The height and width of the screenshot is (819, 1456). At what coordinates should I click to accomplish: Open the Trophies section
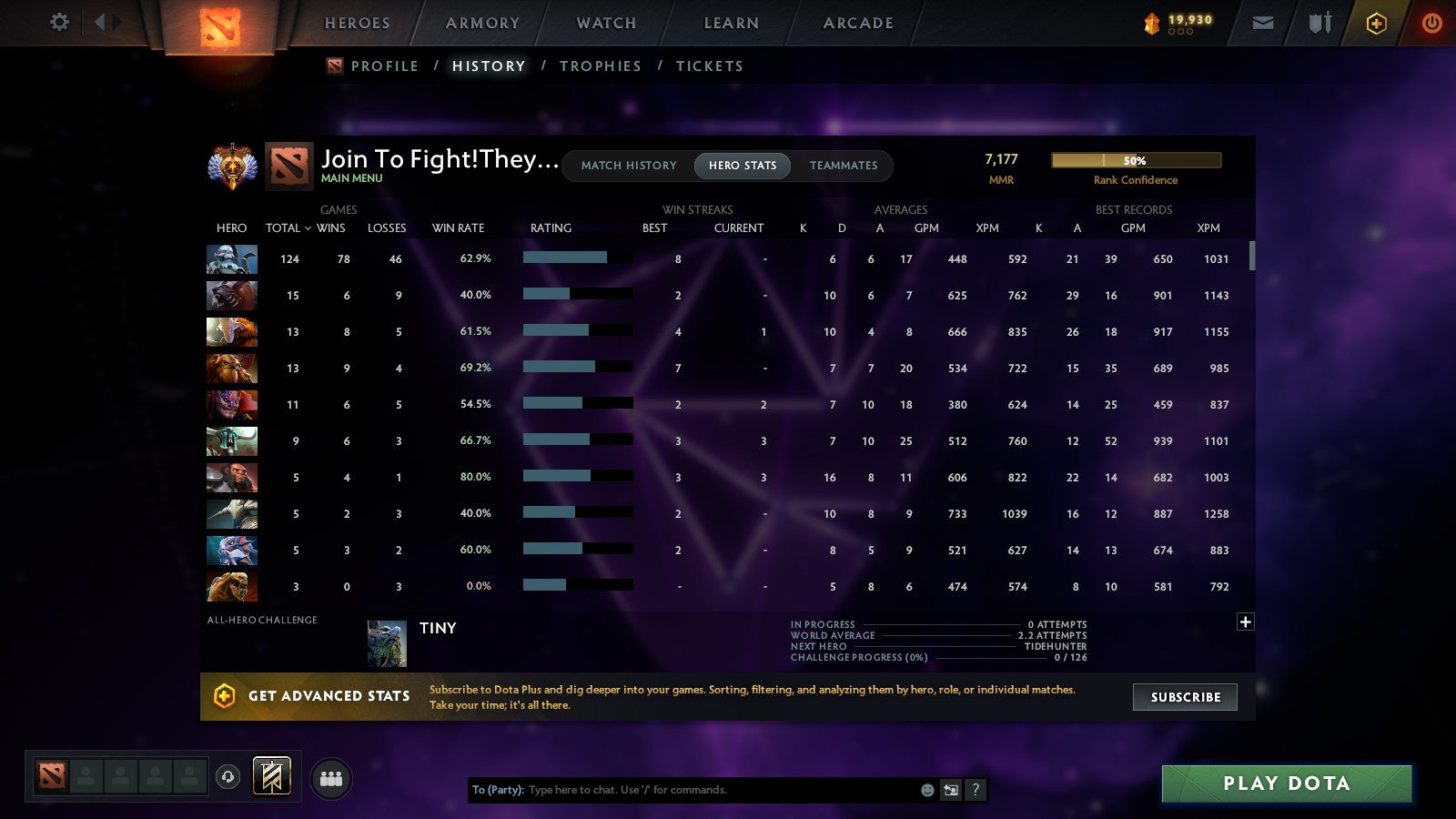[601, 66]
